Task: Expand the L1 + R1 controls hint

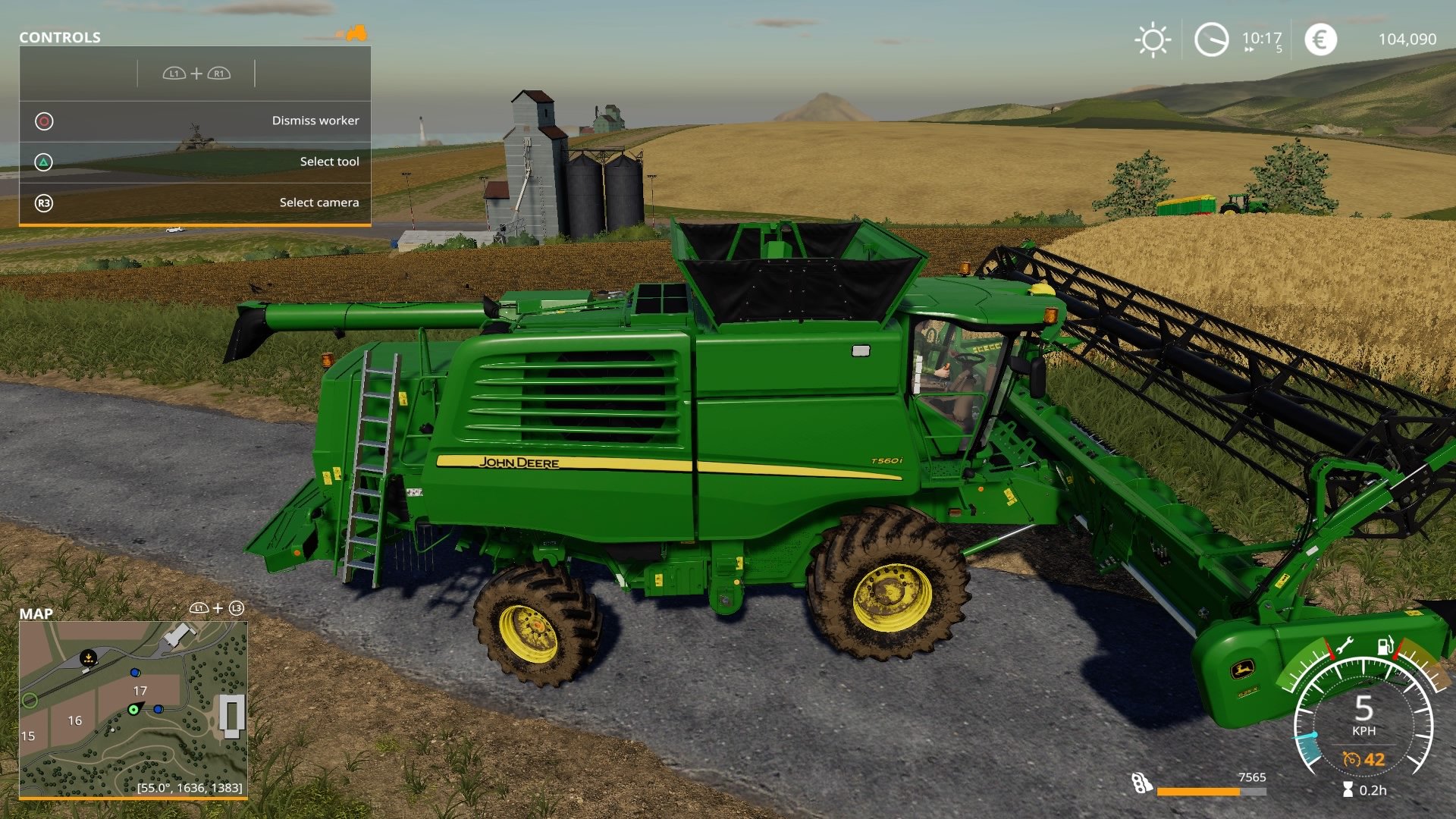Action: point(197,74)
